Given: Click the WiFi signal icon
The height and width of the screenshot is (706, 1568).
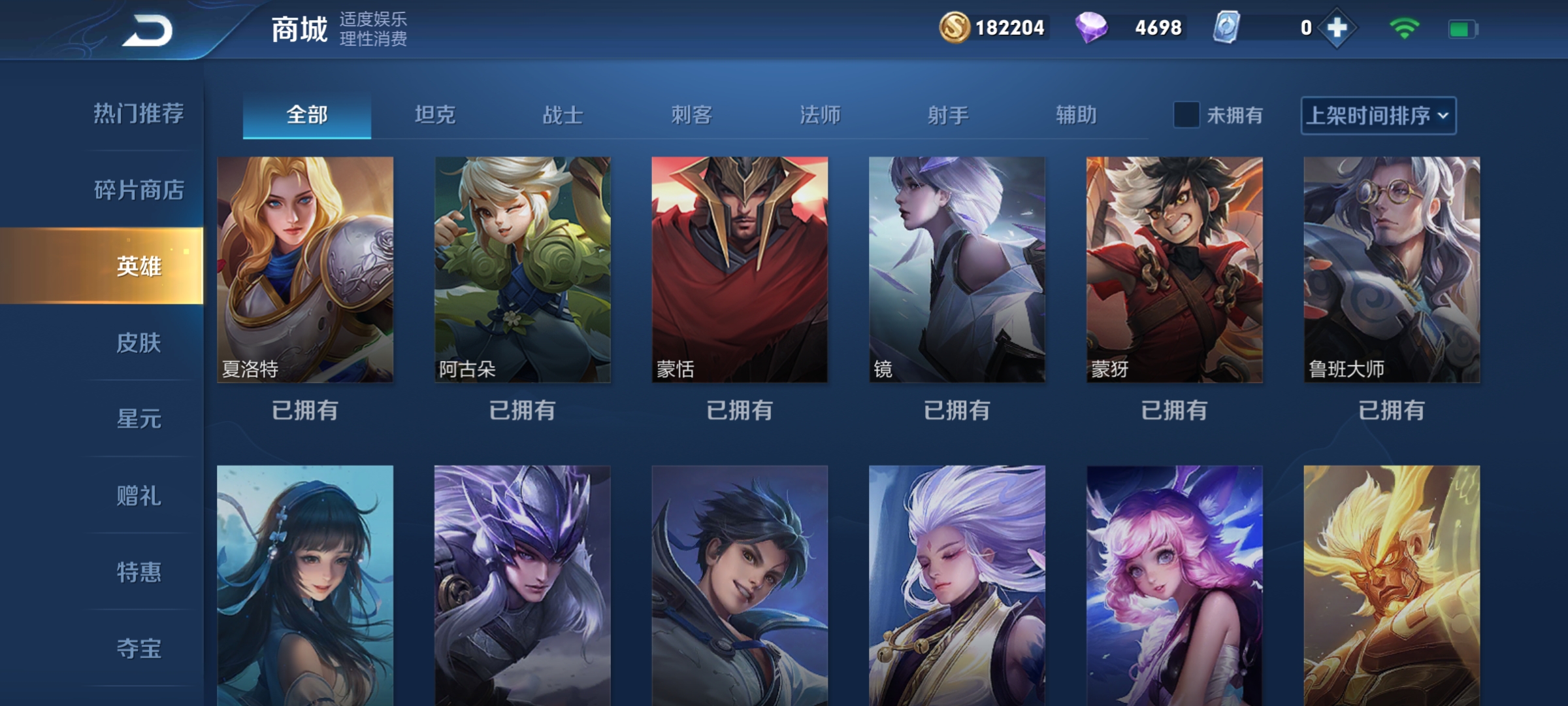Looking at the screenshot, I should (x=1406, y=28).
